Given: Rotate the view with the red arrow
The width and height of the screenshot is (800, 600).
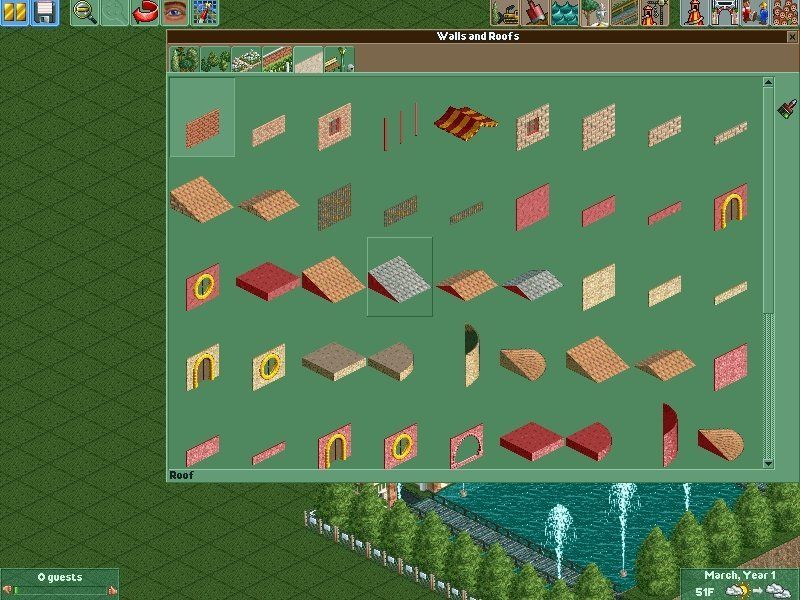Looking at the screenshot, I should pyautogui.click(x=145, y=13).
